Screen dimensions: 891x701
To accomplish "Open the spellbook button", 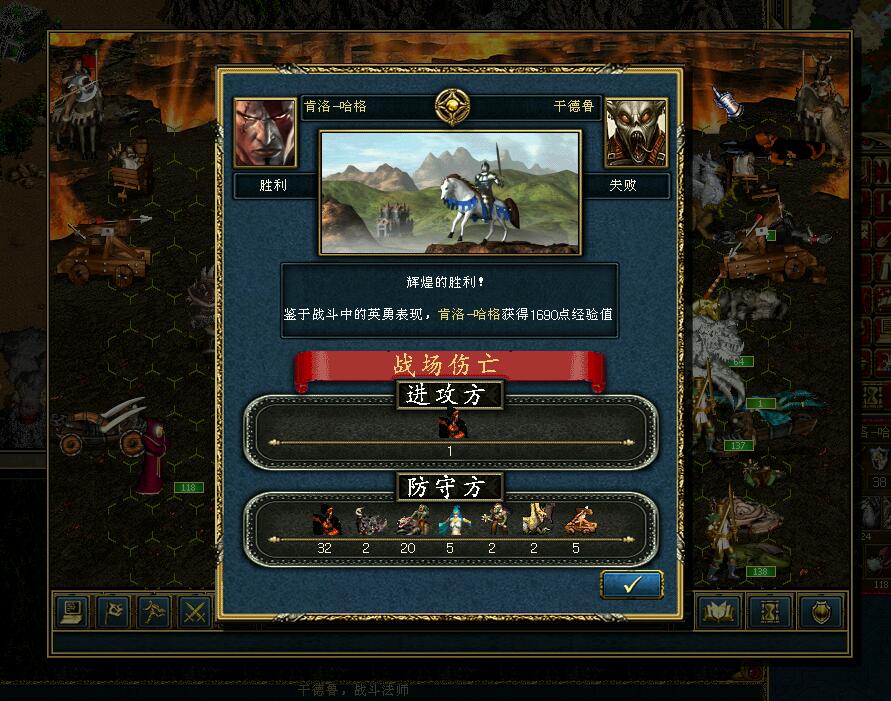I will coord(718,611).
